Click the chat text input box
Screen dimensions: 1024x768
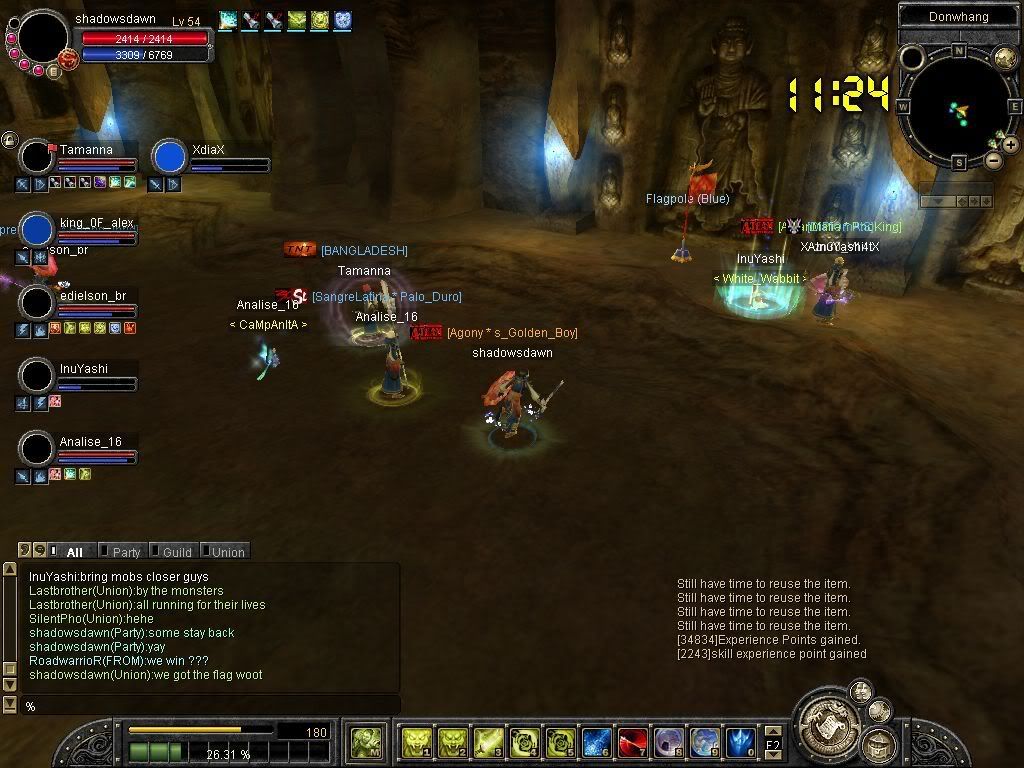click(210, 706)
